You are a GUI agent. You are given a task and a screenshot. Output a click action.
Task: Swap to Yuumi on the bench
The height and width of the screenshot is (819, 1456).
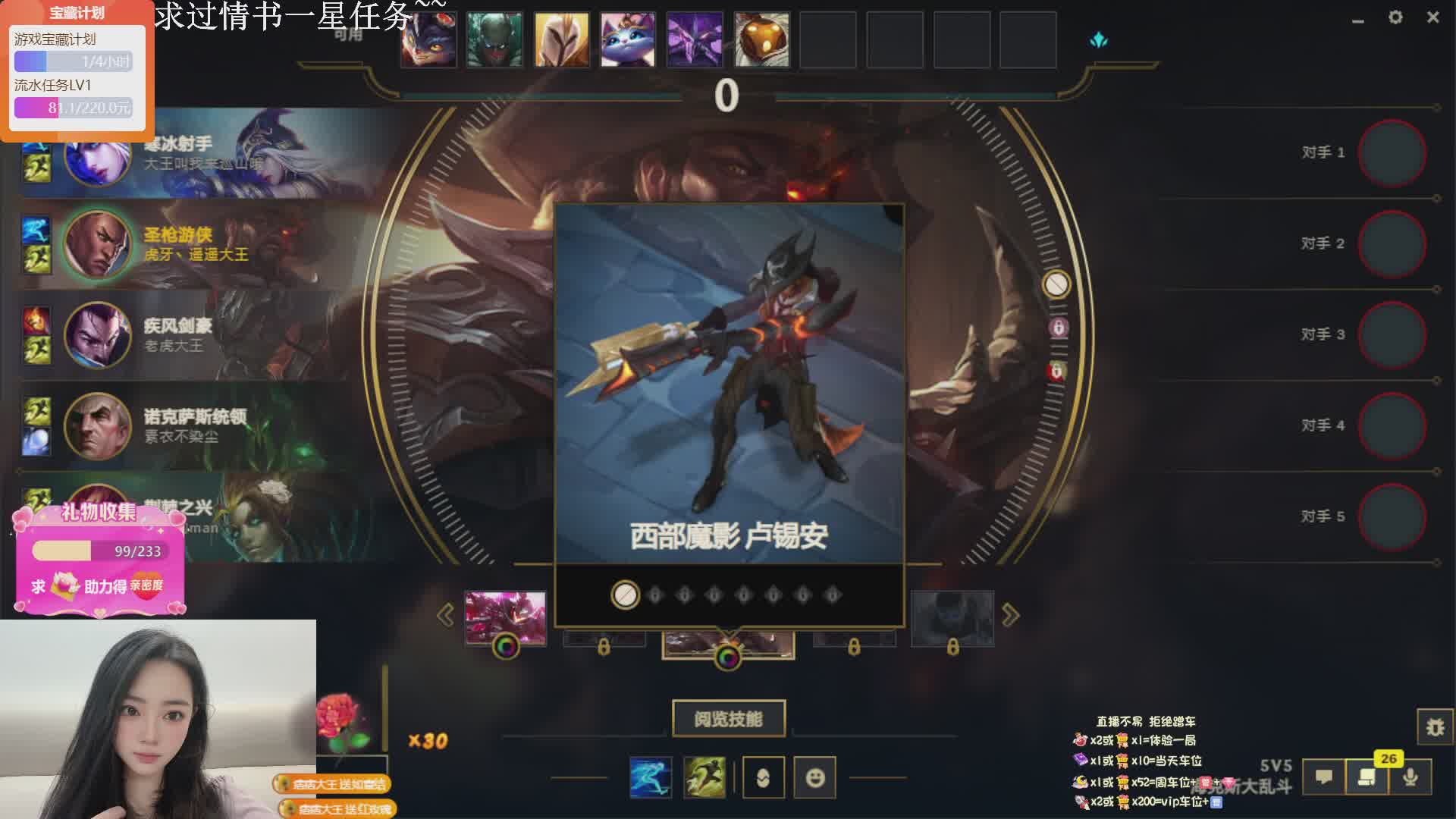(628, 39)
